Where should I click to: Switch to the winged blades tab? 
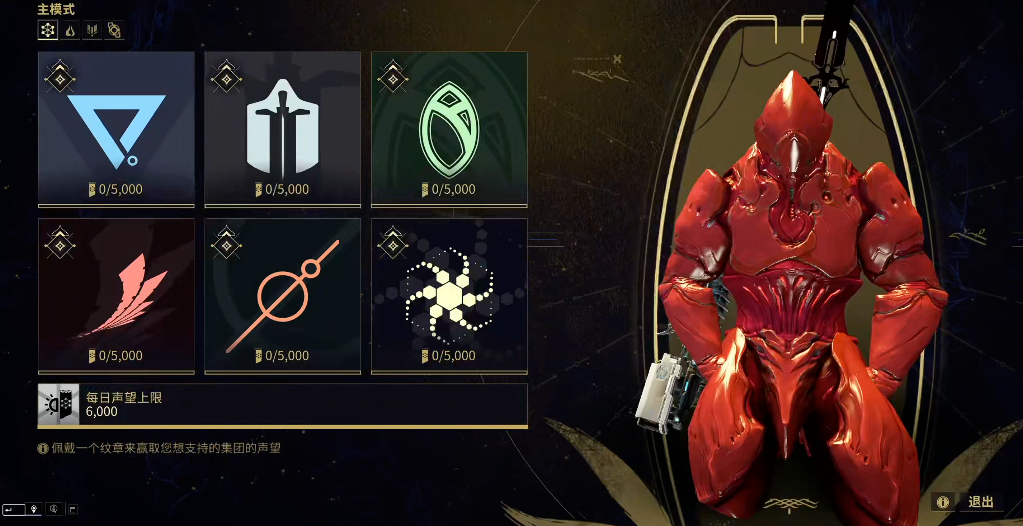[x=92, y=30]
